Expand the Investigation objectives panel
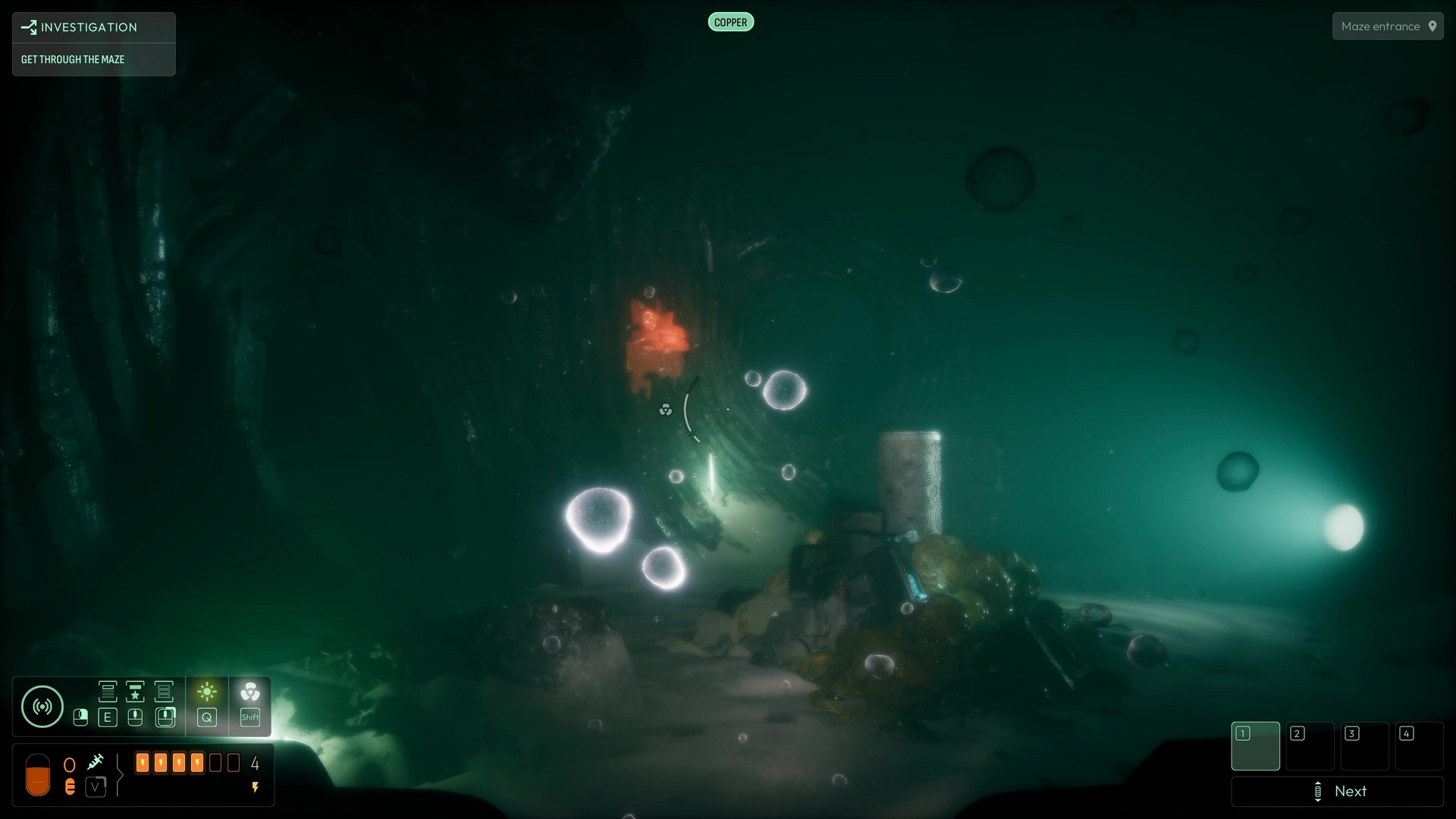 [x=91, y=27]
